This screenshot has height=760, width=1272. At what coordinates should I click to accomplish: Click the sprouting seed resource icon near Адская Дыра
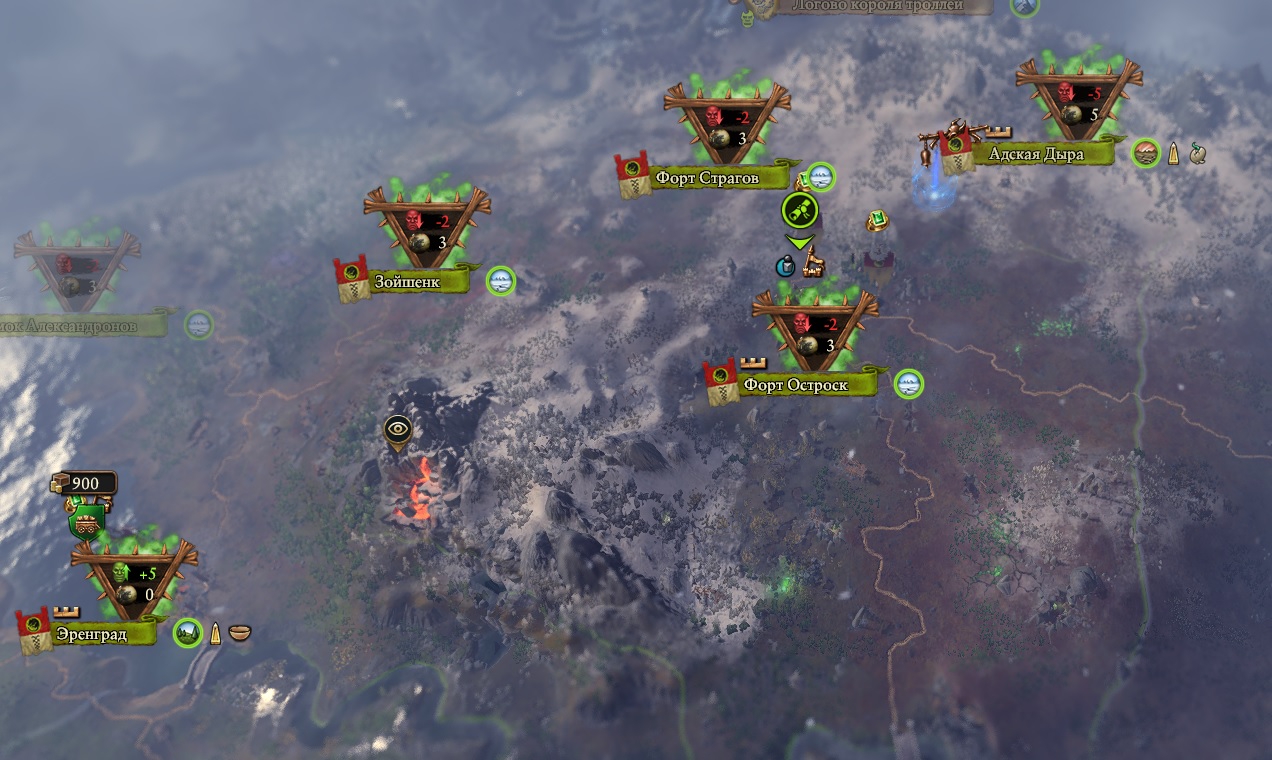(x=1198, y=154)
